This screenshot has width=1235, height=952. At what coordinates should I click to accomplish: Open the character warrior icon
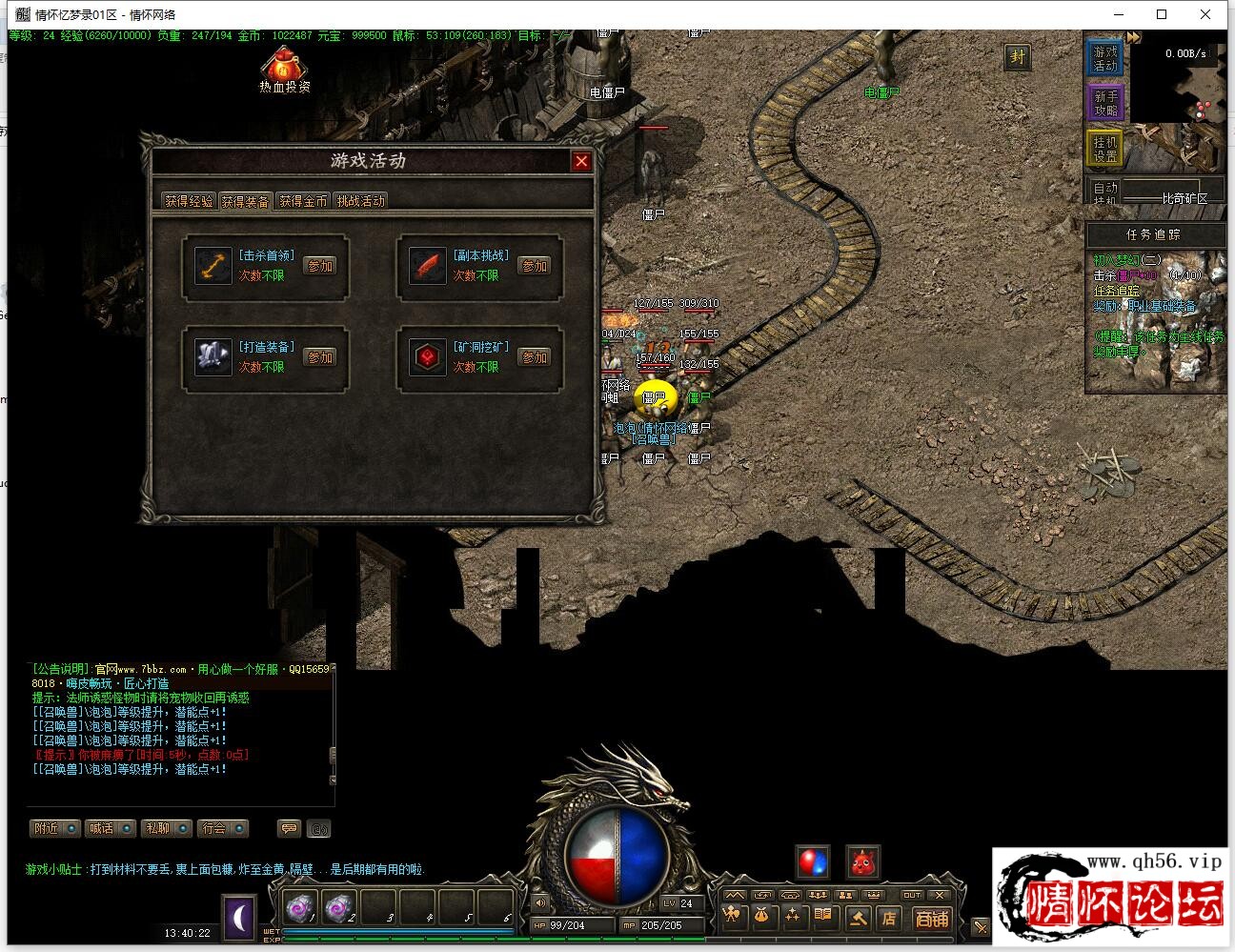(x=731, y=917)
